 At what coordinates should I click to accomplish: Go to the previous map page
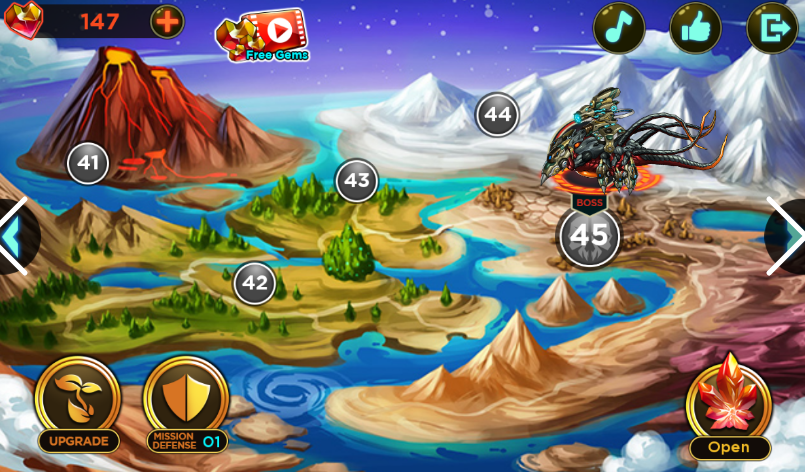(14, 236)
